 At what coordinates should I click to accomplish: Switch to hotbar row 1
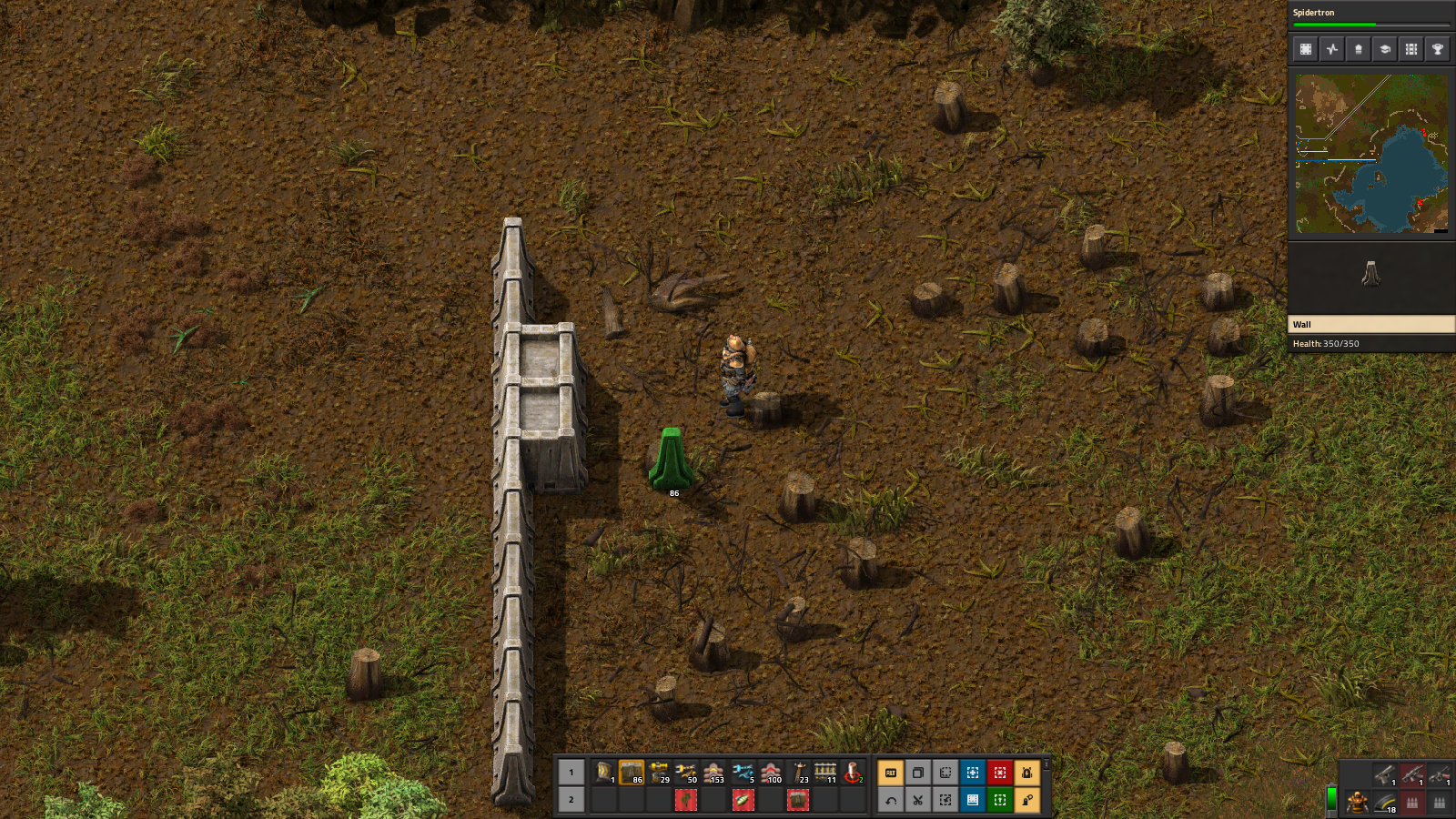click(571, 773)
